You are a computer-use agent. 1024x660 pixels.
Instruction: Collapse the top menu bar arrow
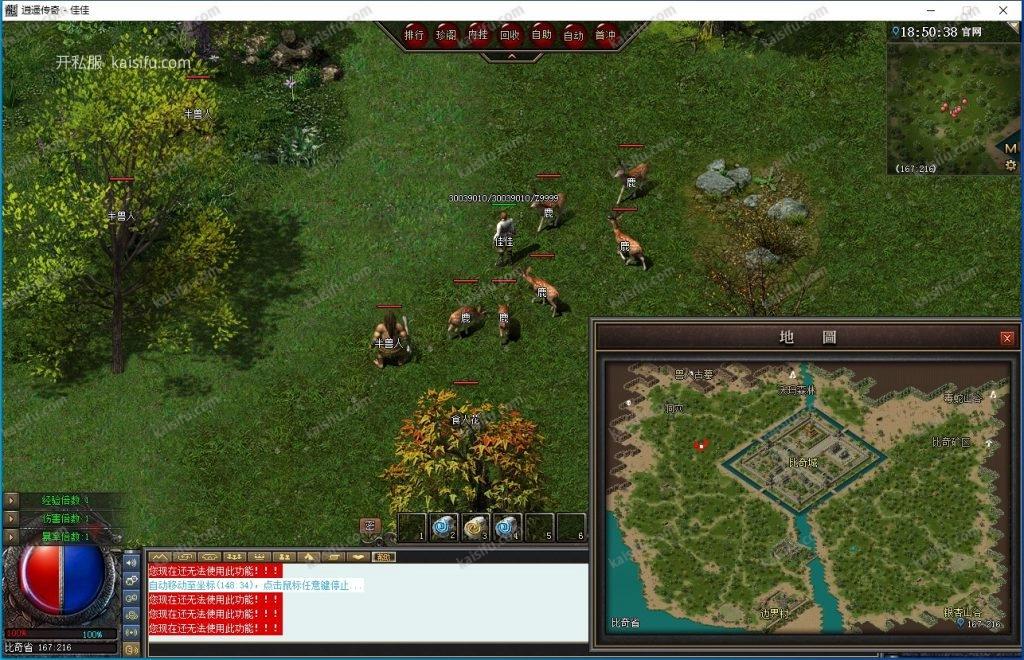coord(511,57)
